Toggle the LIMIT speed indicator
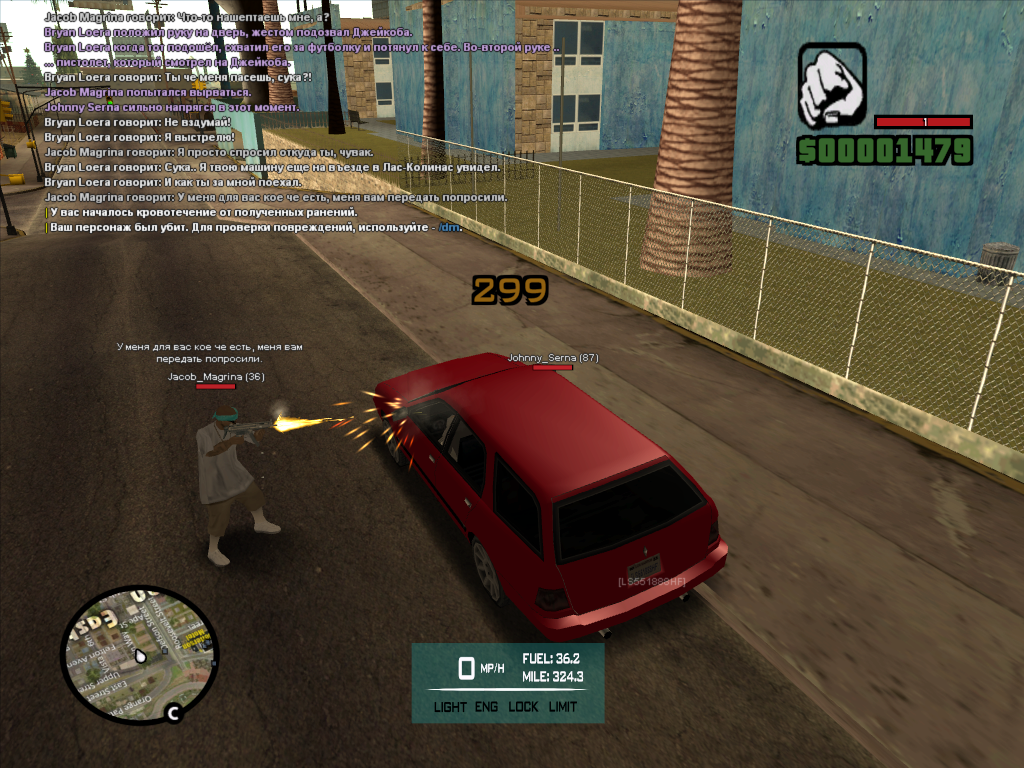The image size is (1024, 768). pos(563,707)
